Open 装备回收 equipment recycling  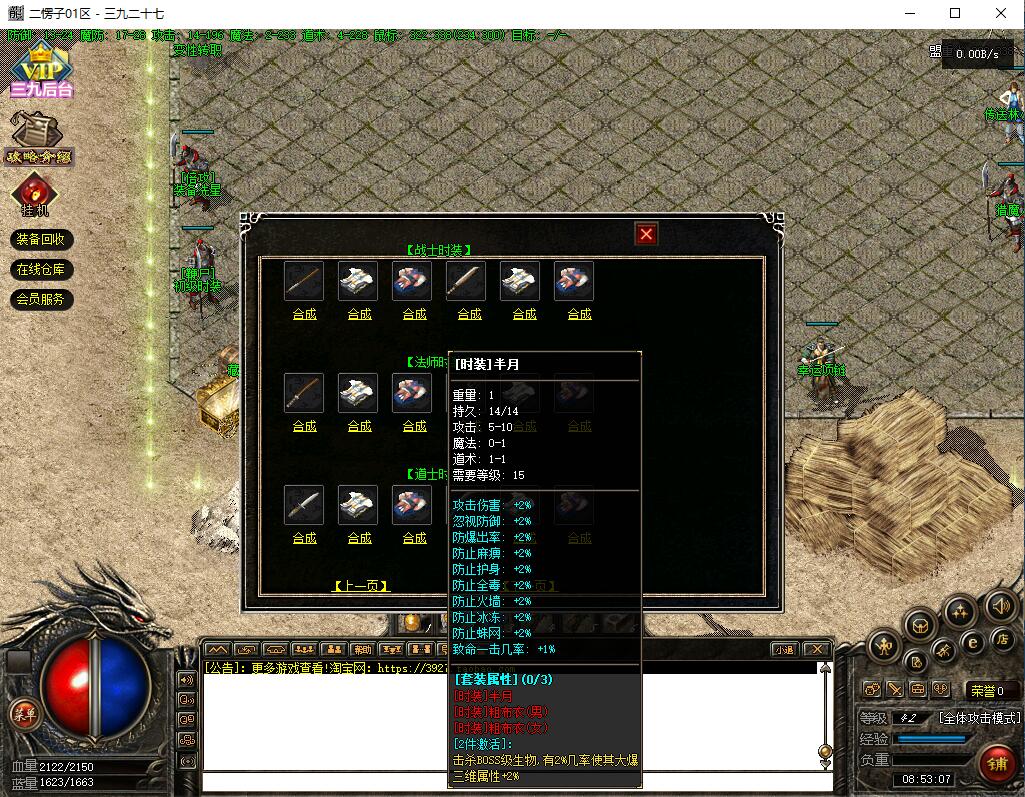coord(41,240)
